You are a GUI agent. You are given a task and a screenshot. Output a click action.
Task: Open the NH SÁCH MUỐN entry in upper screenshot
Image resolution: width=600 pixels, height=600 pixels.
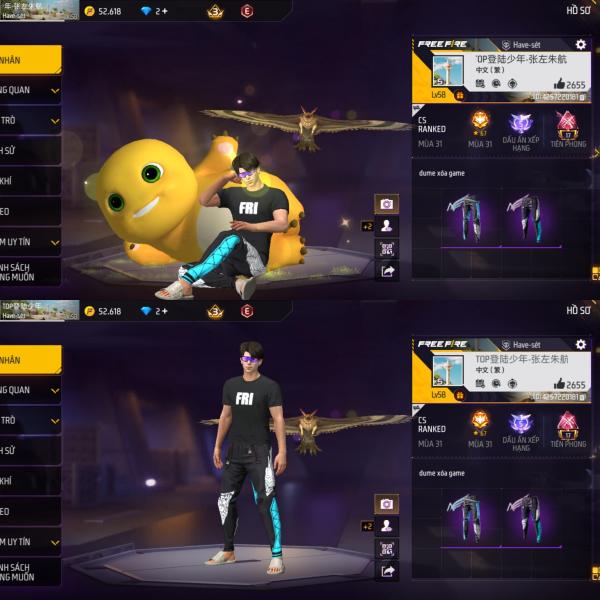pyautogui.click(x=30, y=271)
